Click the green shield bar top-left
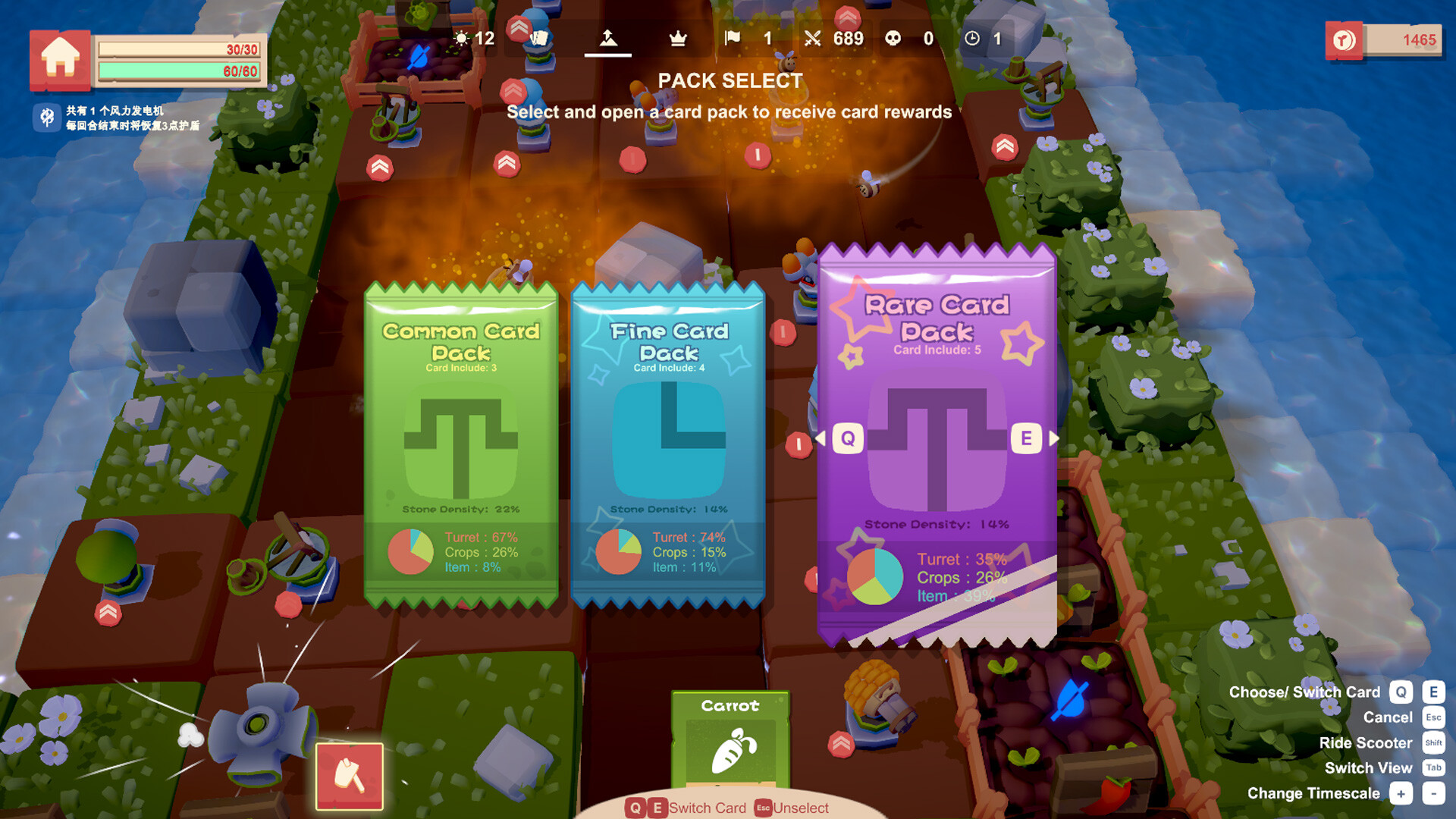 click(180, 71)
